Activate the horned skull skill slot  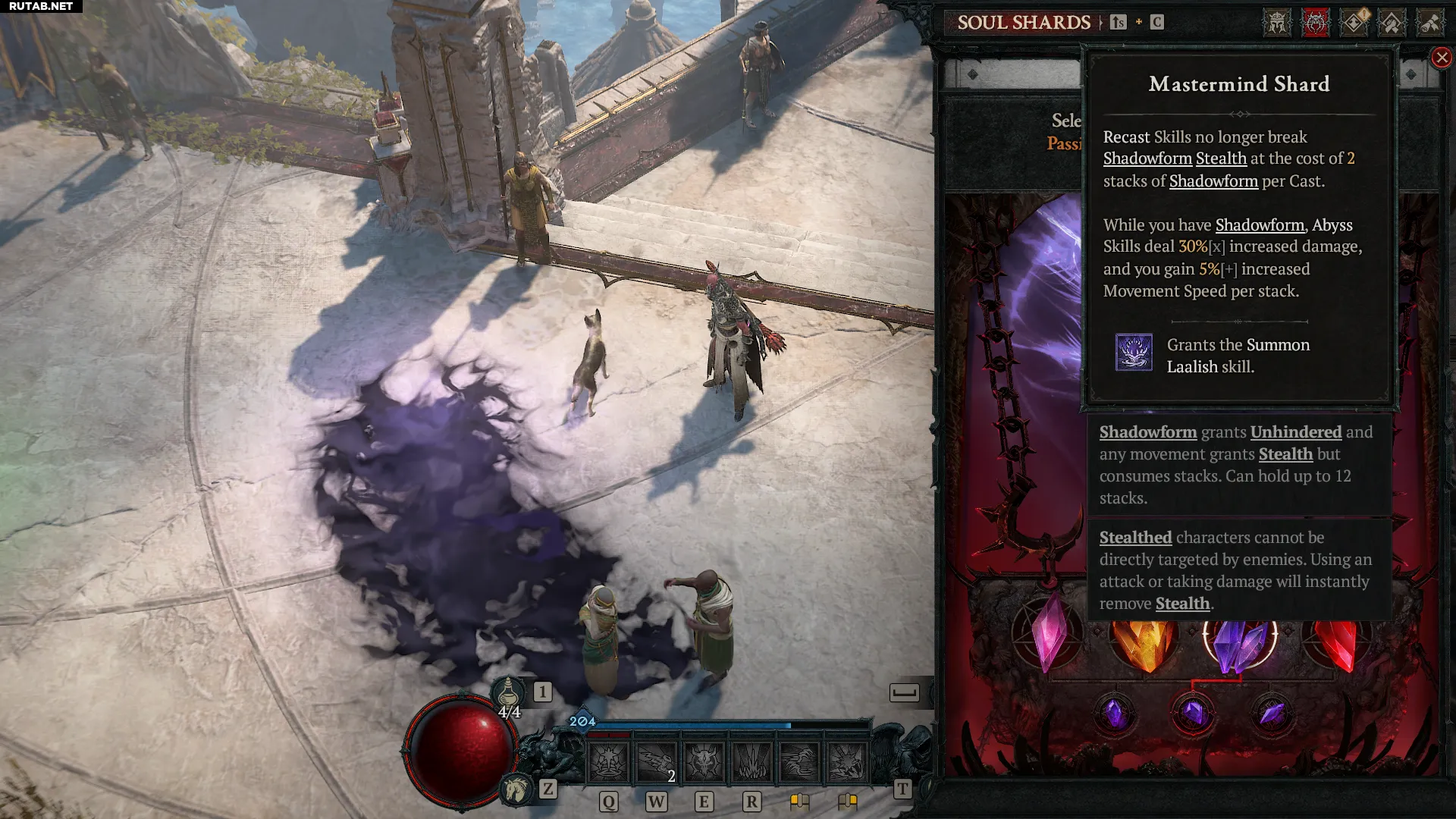click(704, 762)
